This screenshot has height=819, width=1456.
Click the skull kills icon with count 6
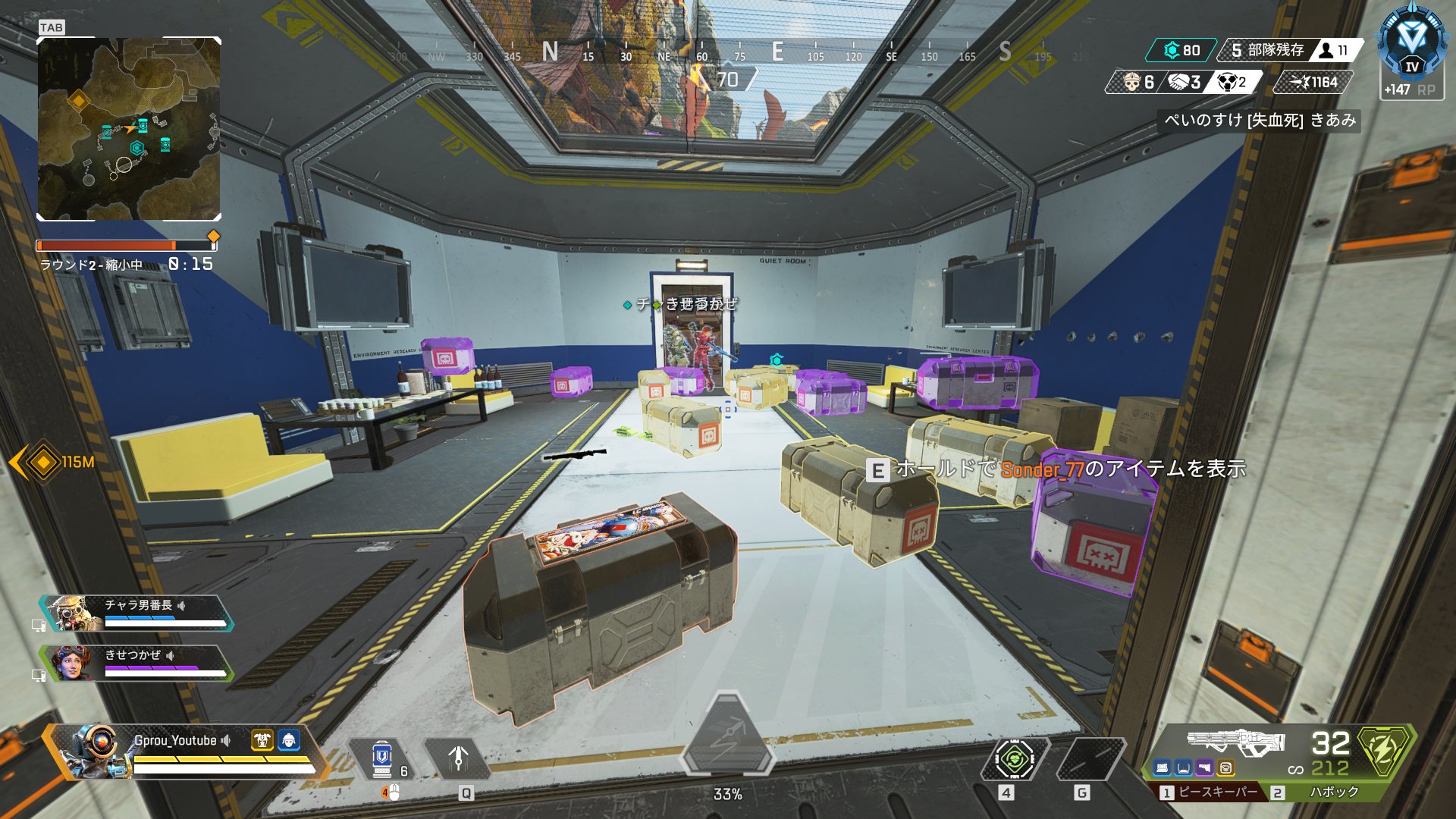[x=1131, y=82]
